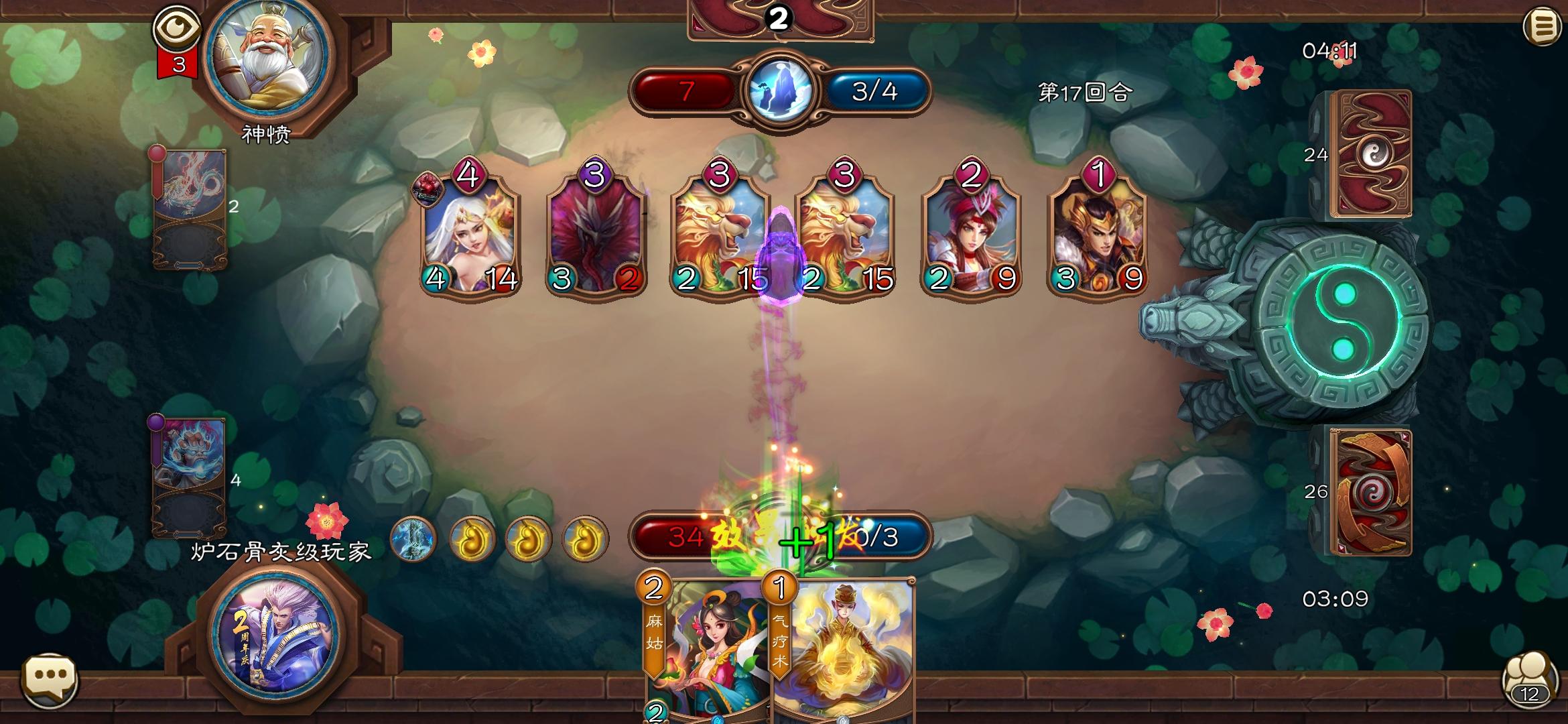Inspect the opponent's face-down card marked 2

pyautogui.click(x=191, y=208)
